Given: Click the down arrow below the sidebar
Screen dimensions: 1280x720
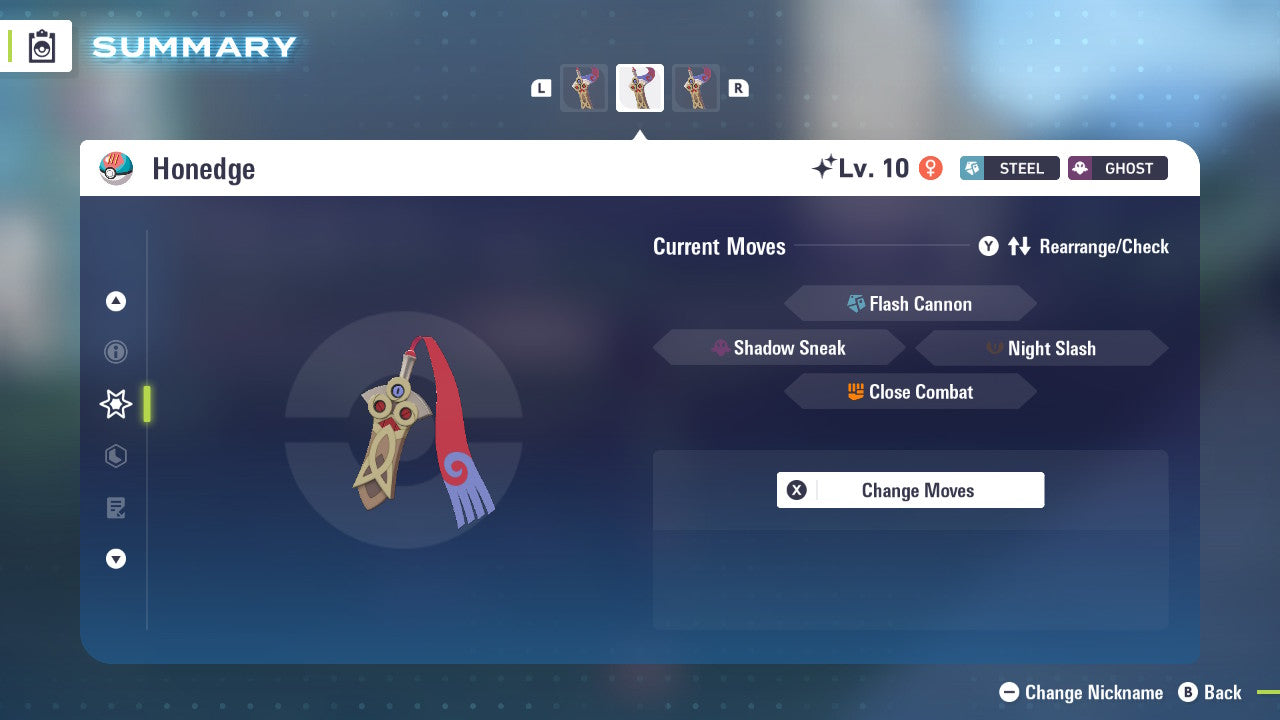Looking at the screenshot, I should click(x=116, y=559).
